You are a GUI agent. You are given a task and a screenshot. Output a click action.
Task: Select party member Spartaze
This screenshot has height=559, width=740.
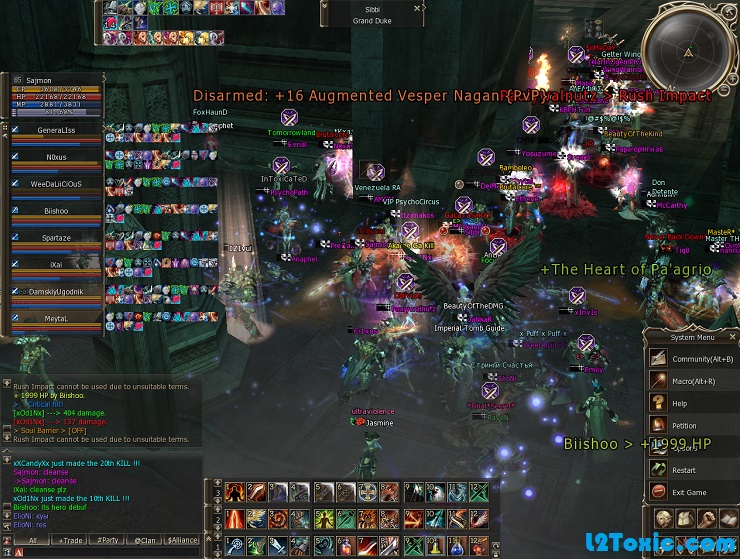pyautogui.click(x=56, y=238)
